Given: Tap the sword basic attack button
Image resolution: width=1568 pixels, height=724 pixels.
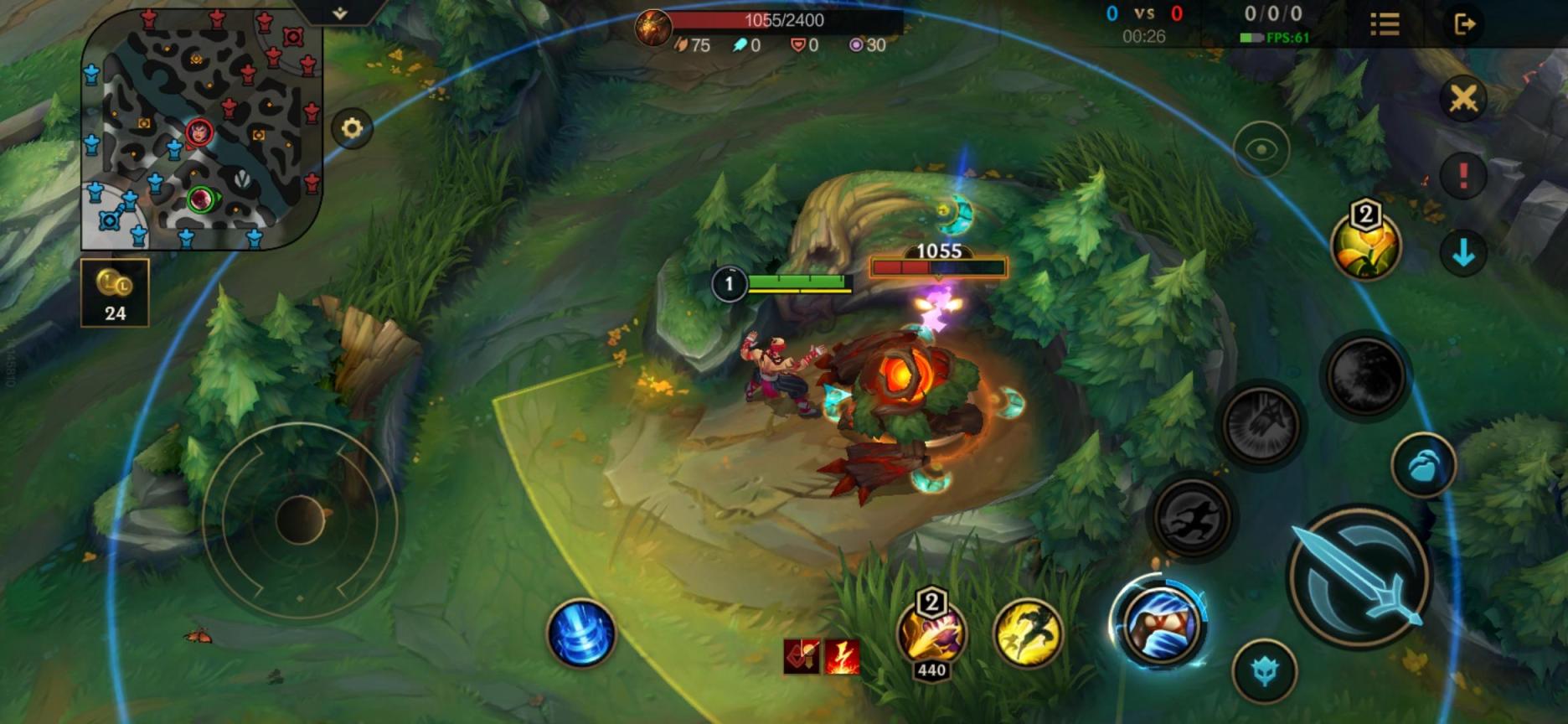Looking at the screenshot, I should 1359,577.
